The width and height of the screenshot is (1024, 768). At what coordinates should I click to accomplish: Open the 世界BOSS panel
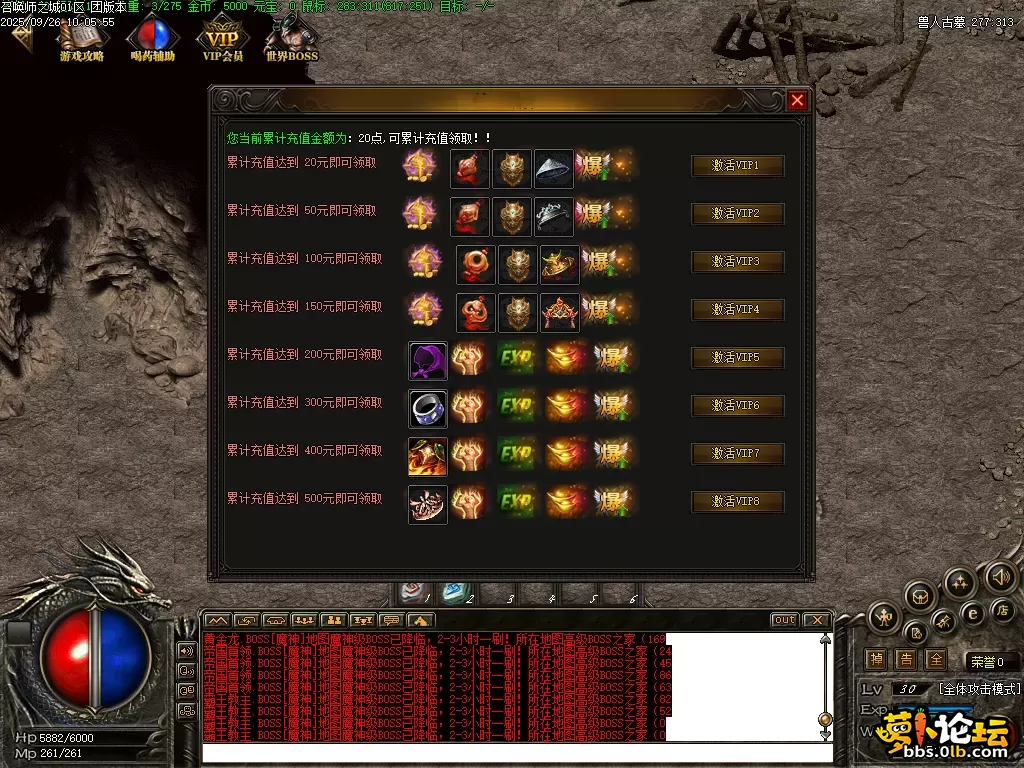[291, 40]
